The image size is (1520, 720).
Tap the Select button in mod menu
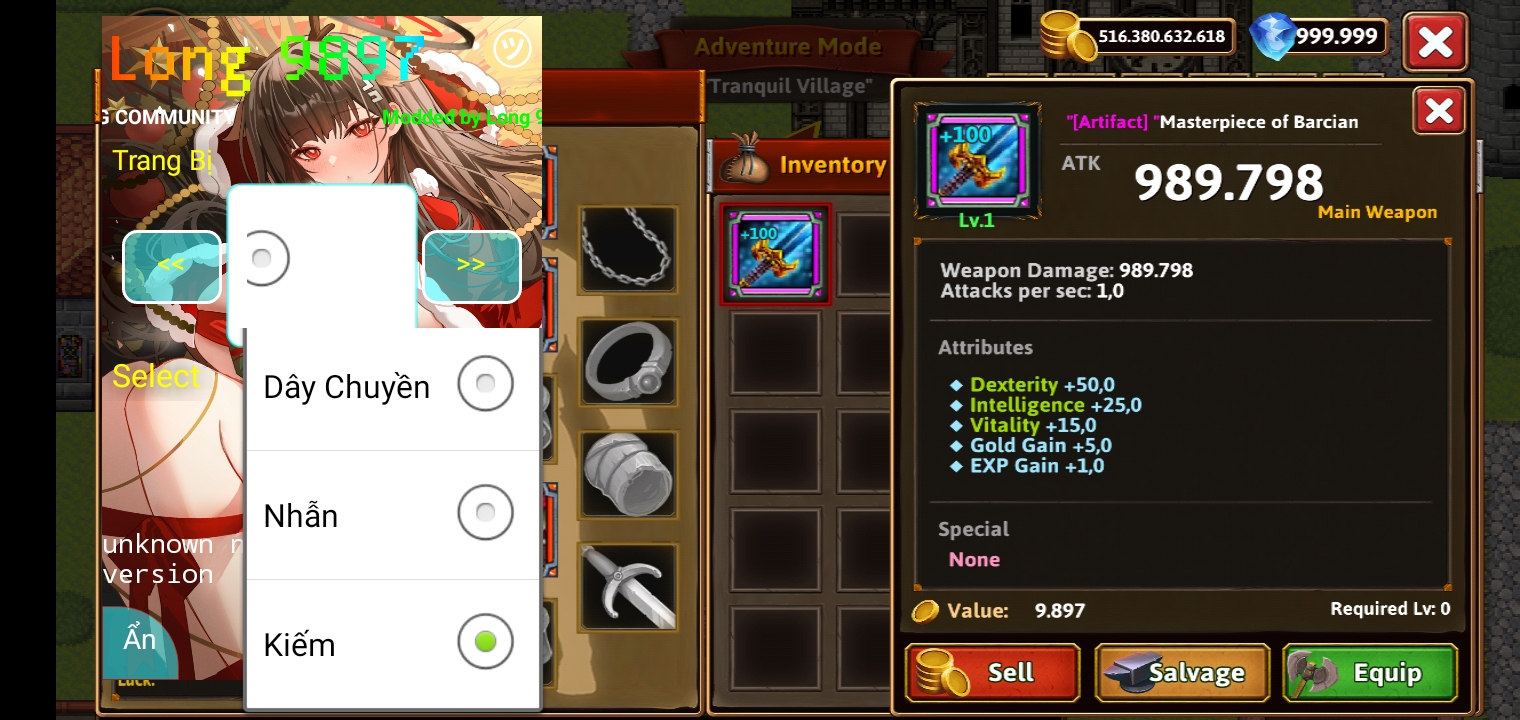pyautogui.click(x=156, y=377)
